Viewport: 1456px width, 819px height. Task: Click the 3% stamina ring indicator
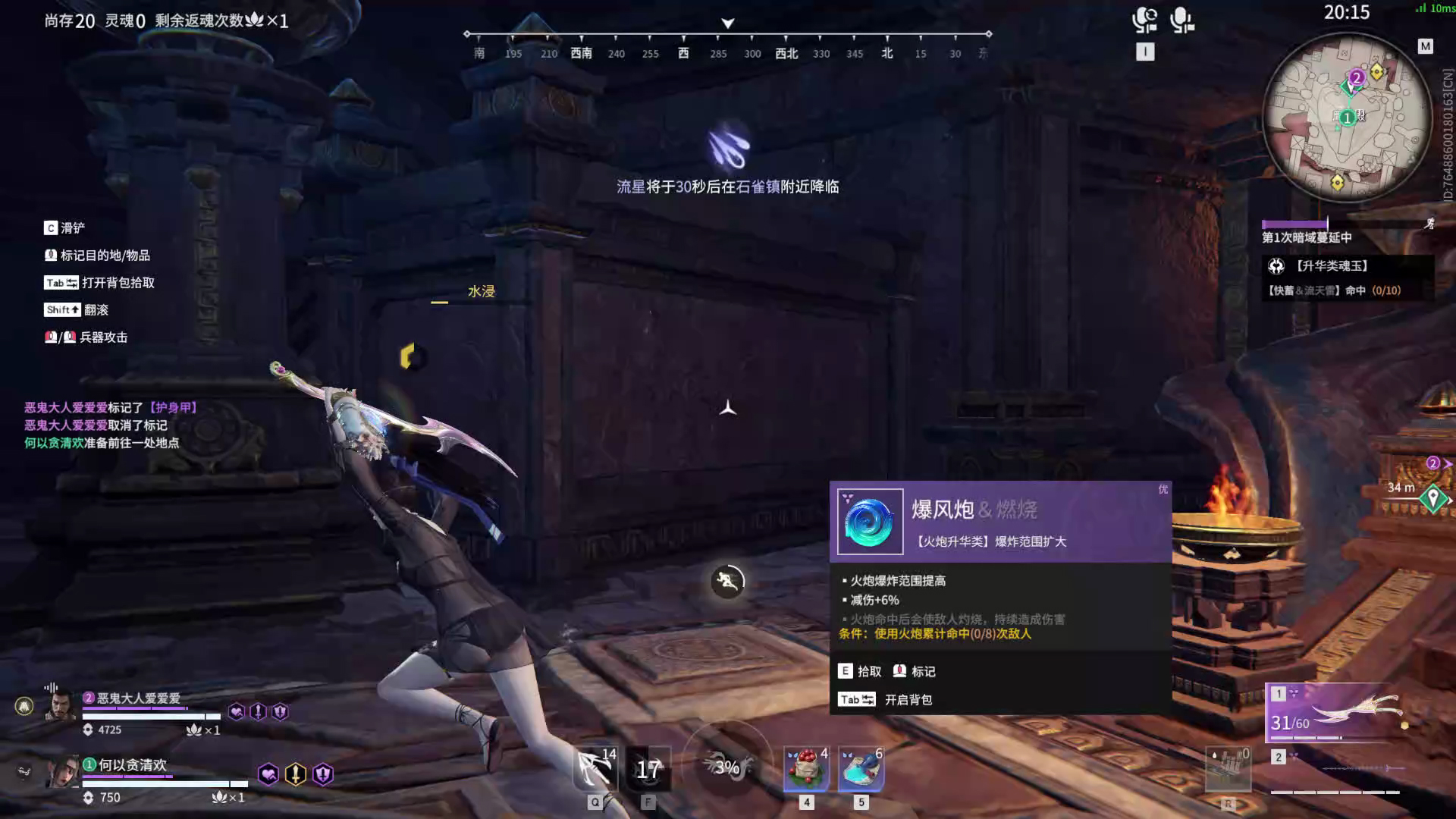(726, 768)
